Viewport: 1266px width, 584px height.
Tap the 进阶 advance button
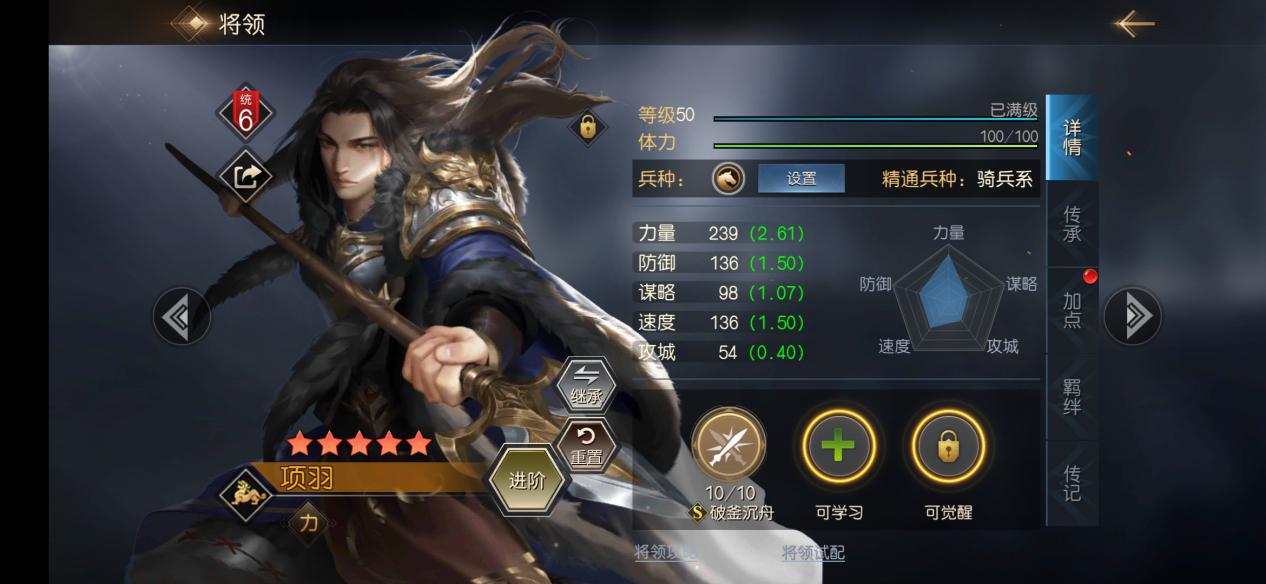coord(527,480)
